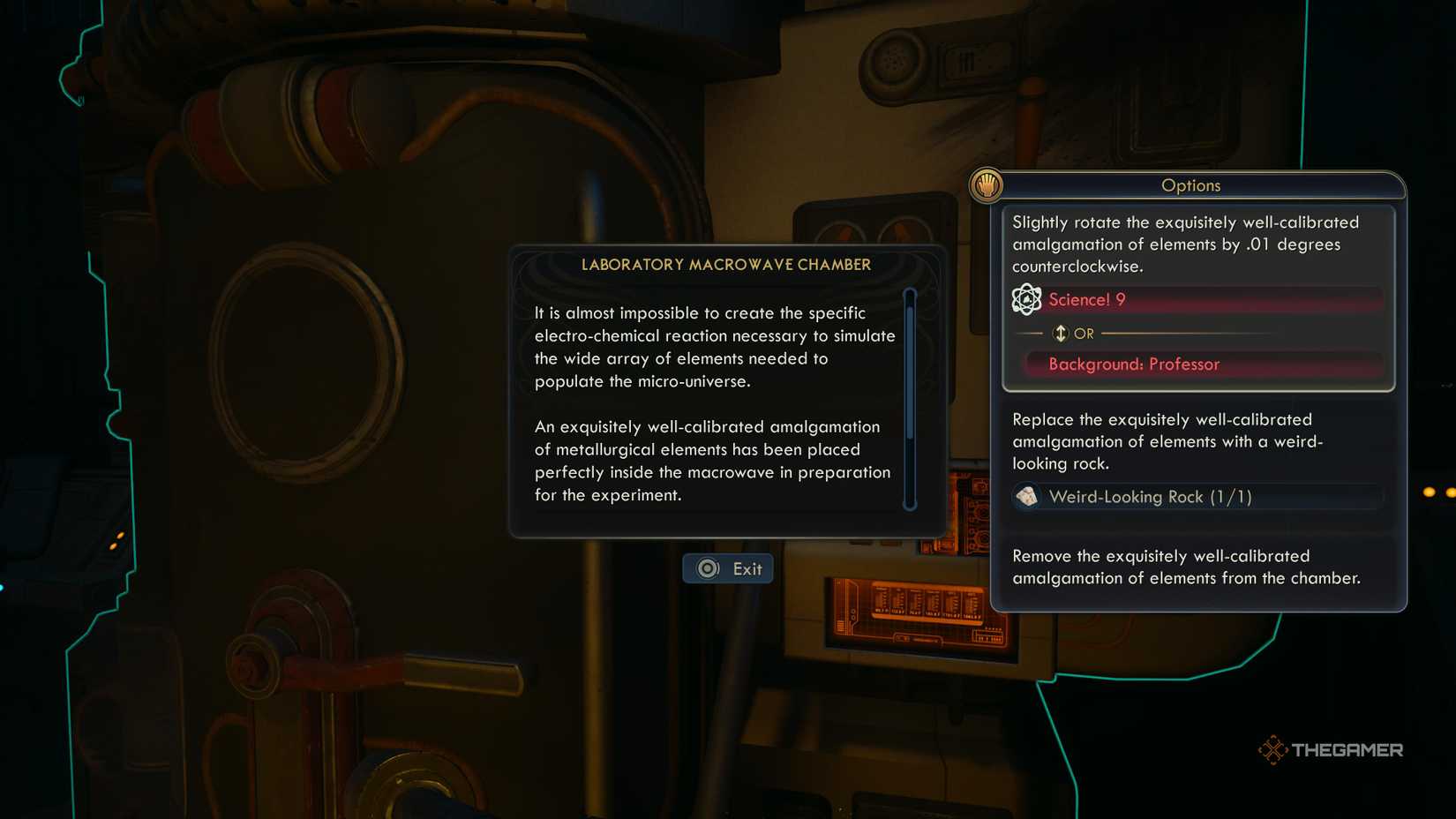Click the atom icon beside Science! 9
This screenshot has height=819, width=1456.
(1027, 300)
